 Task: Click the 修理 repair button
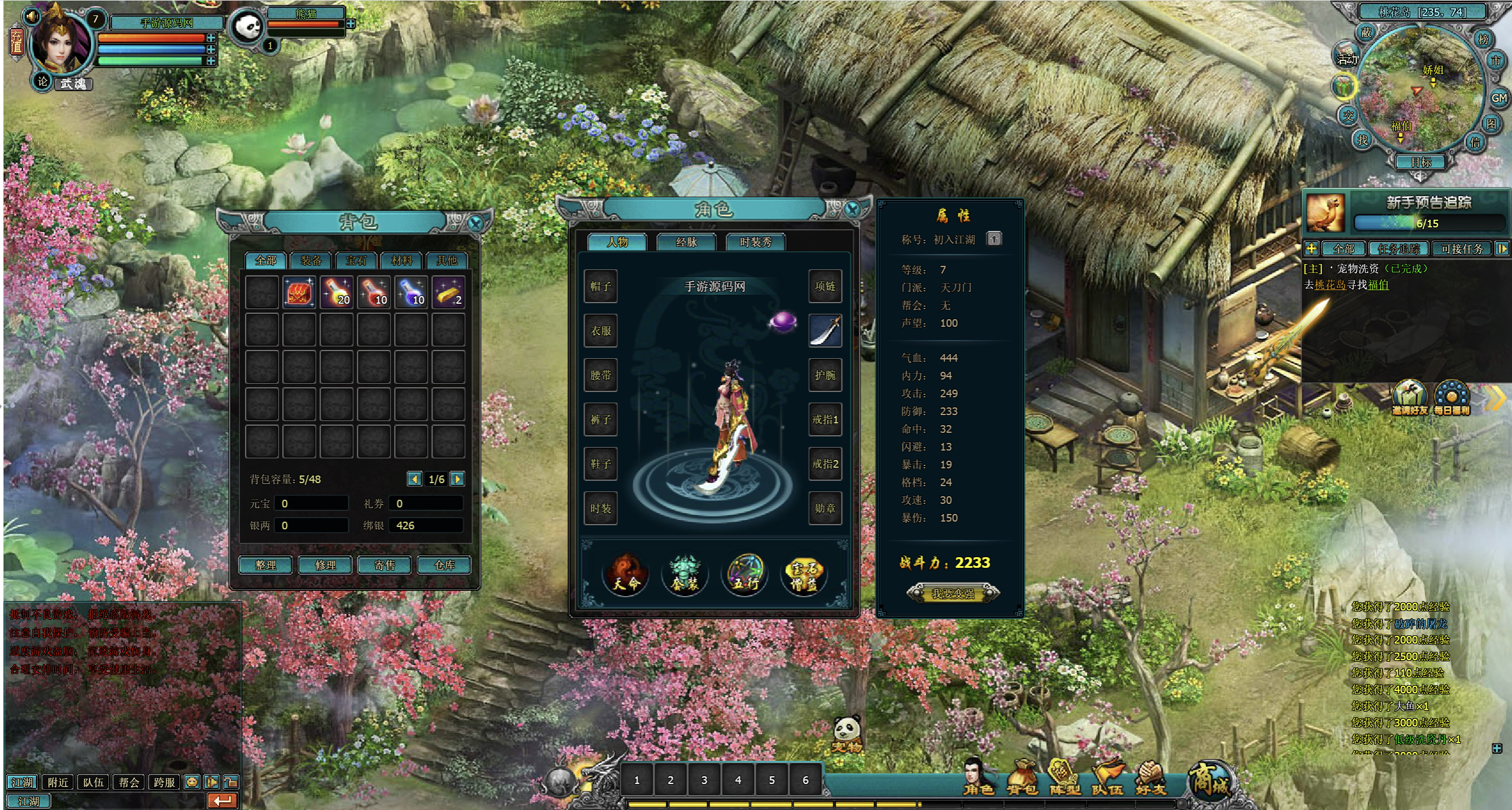coord(325,565)
